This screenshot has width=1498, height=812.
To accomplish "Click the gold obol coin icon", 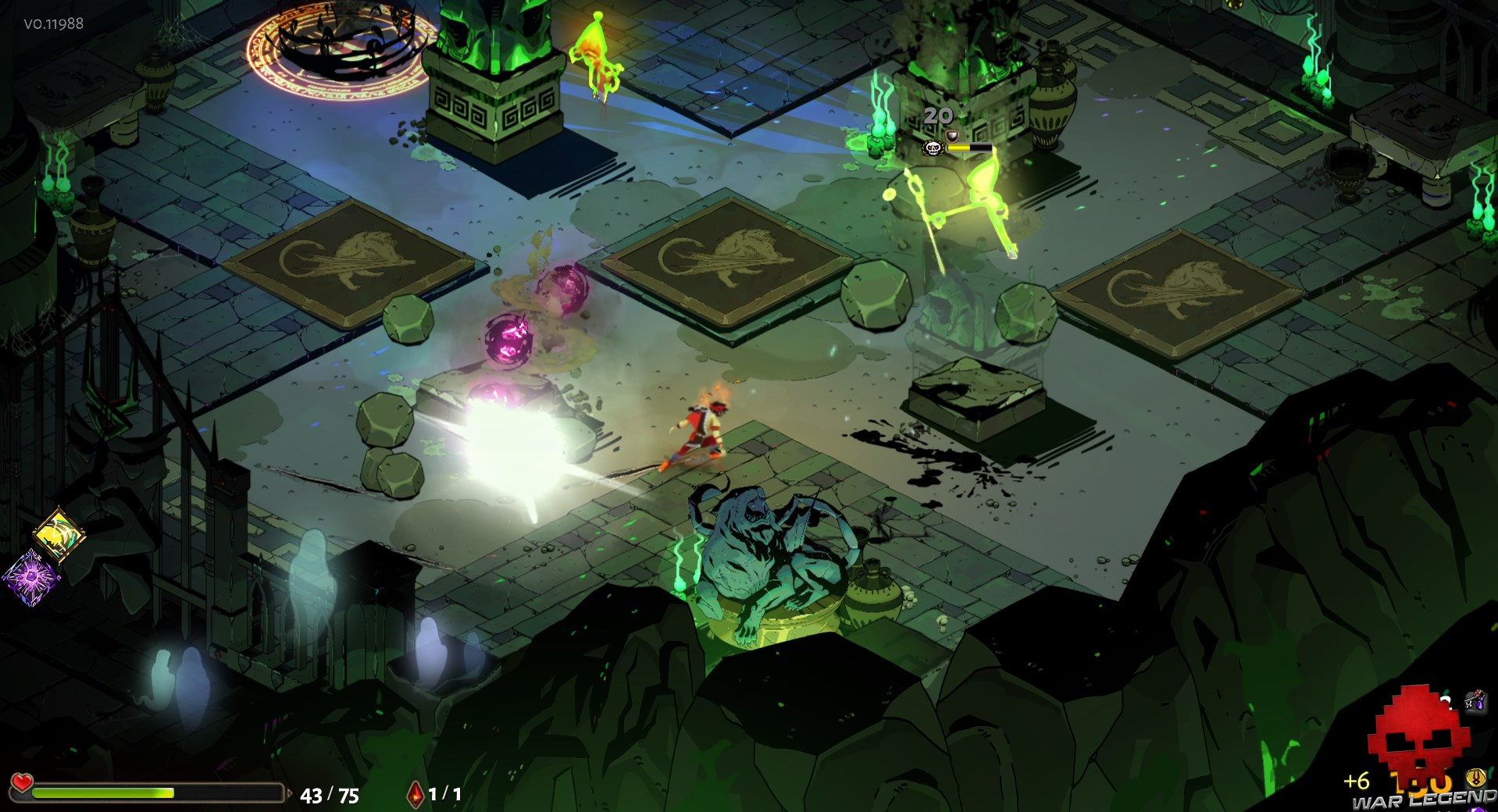I will [x=1475, y=778].
